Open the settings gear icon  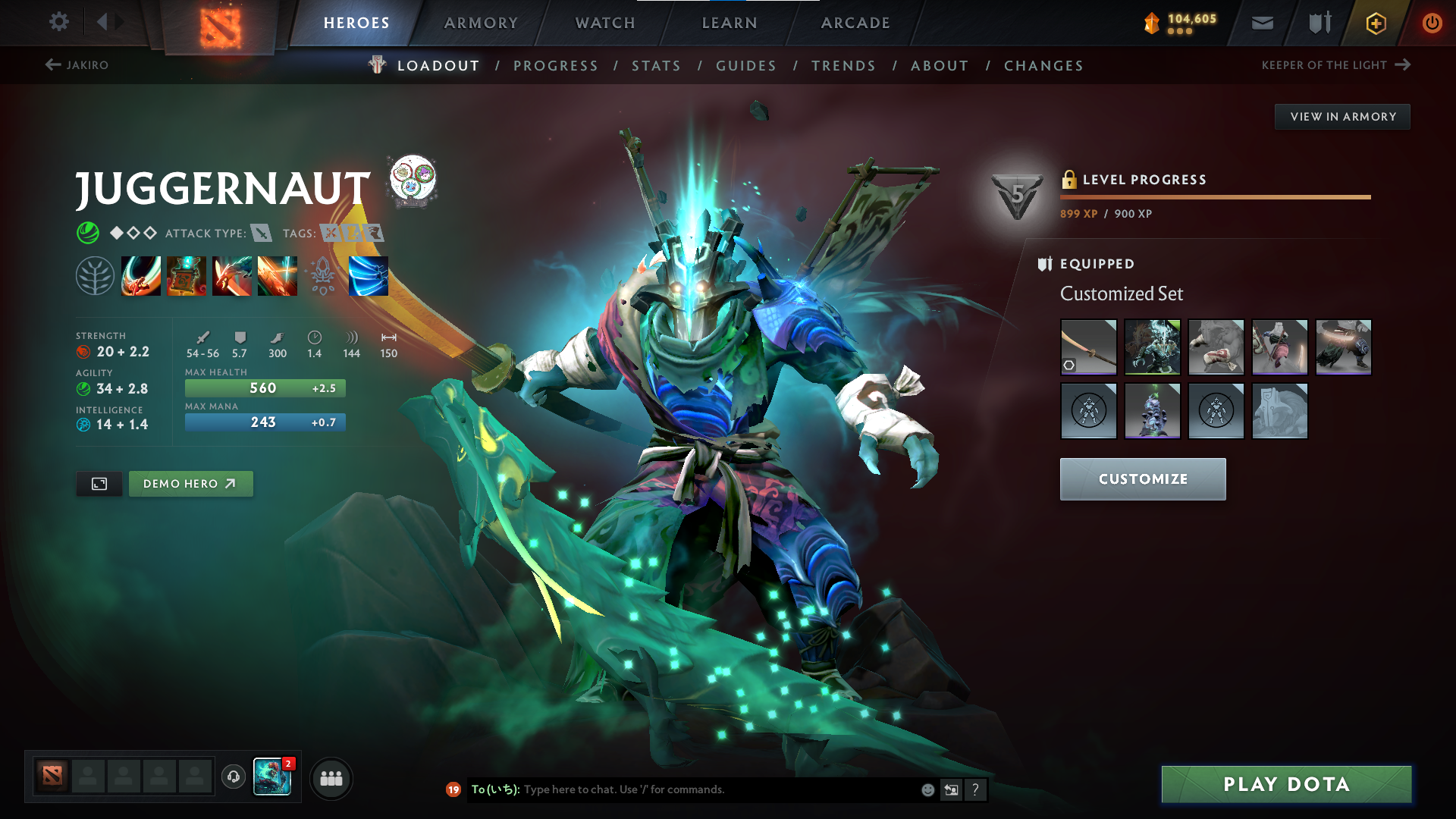tap(58, 22)
